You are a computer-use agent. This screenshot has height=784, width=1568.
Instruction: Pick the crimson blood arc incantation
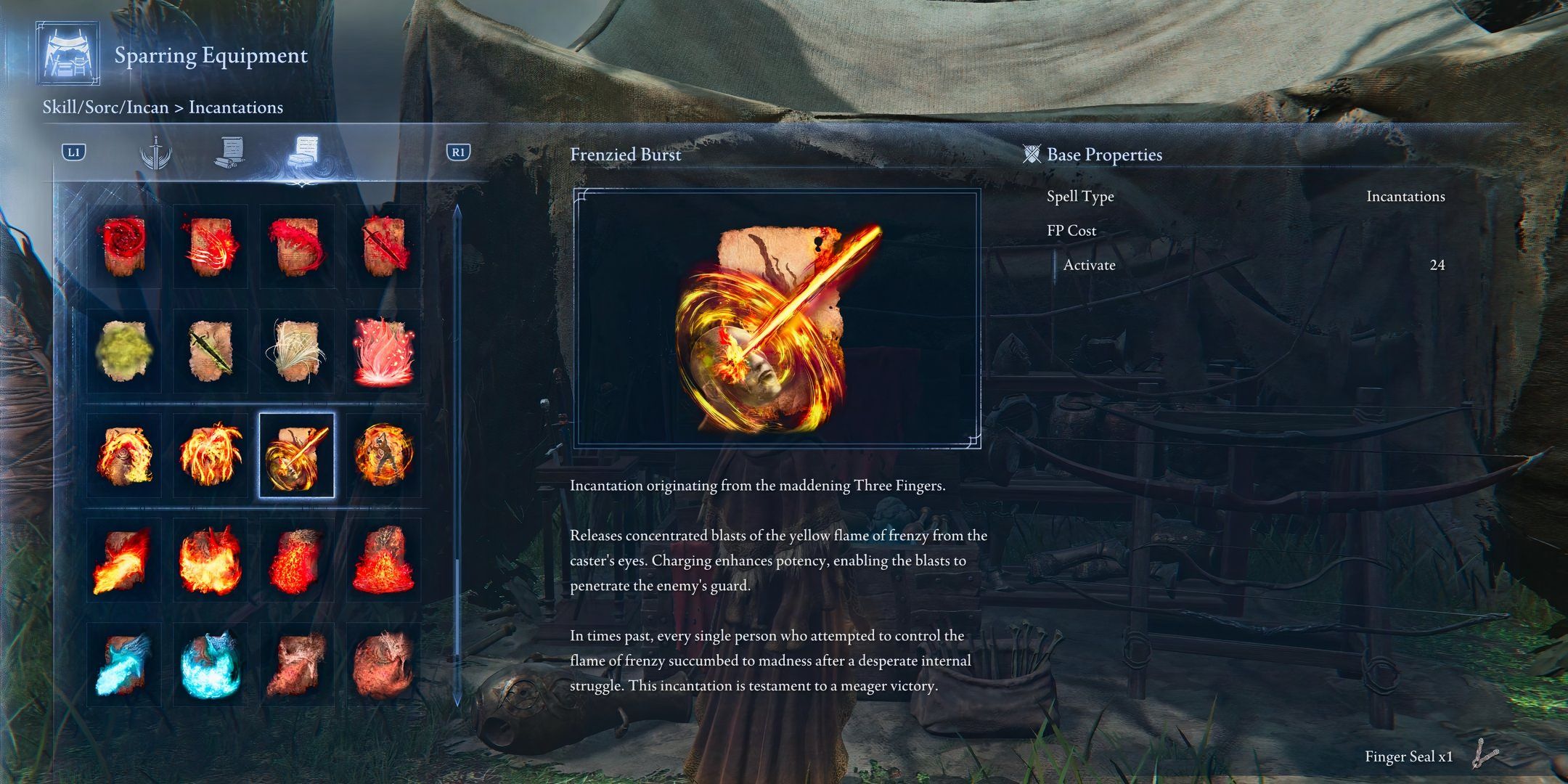pyautogui.click(x=297, y=247)
